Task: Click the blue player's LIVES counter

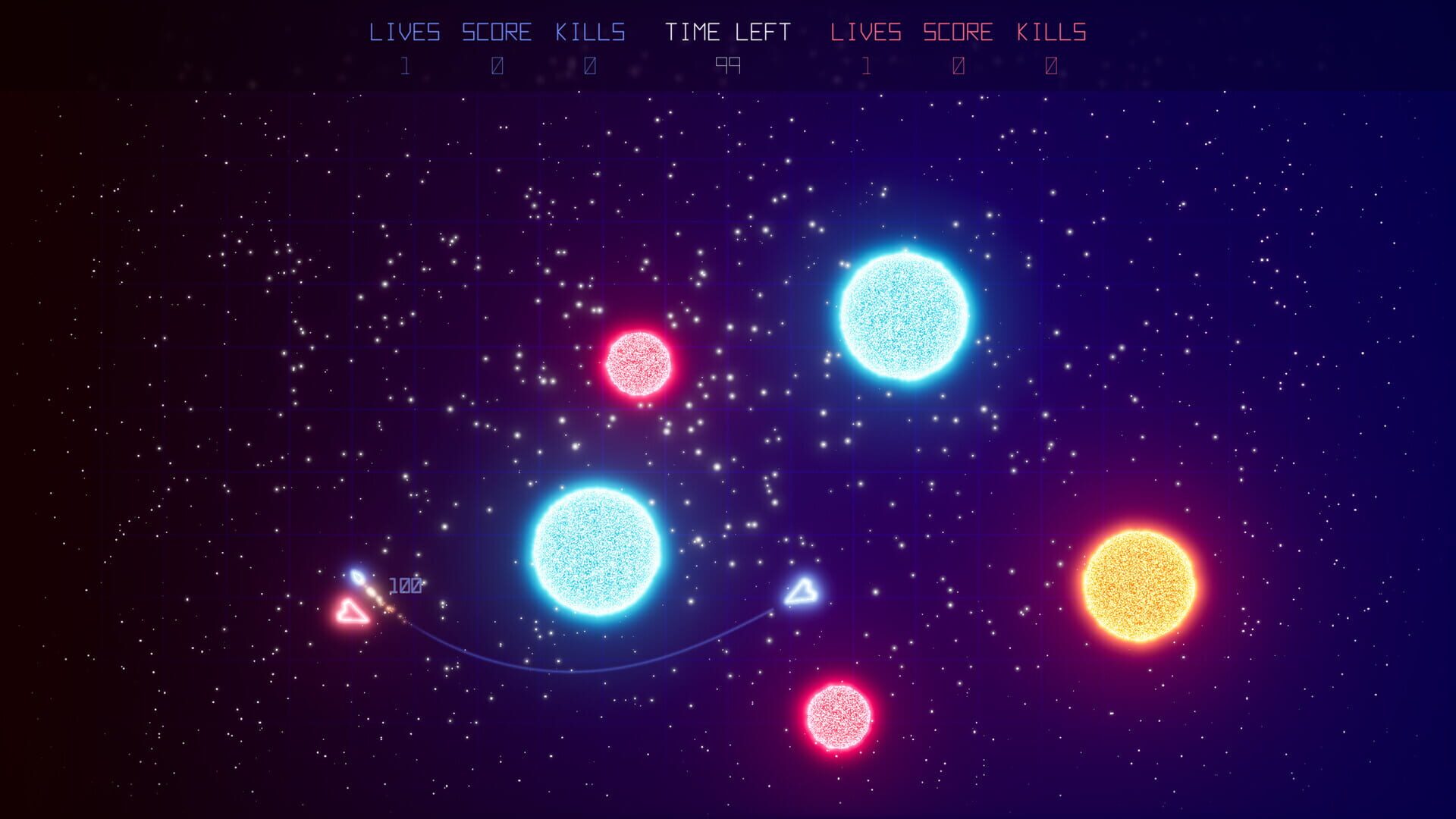Action: (405, 66)
